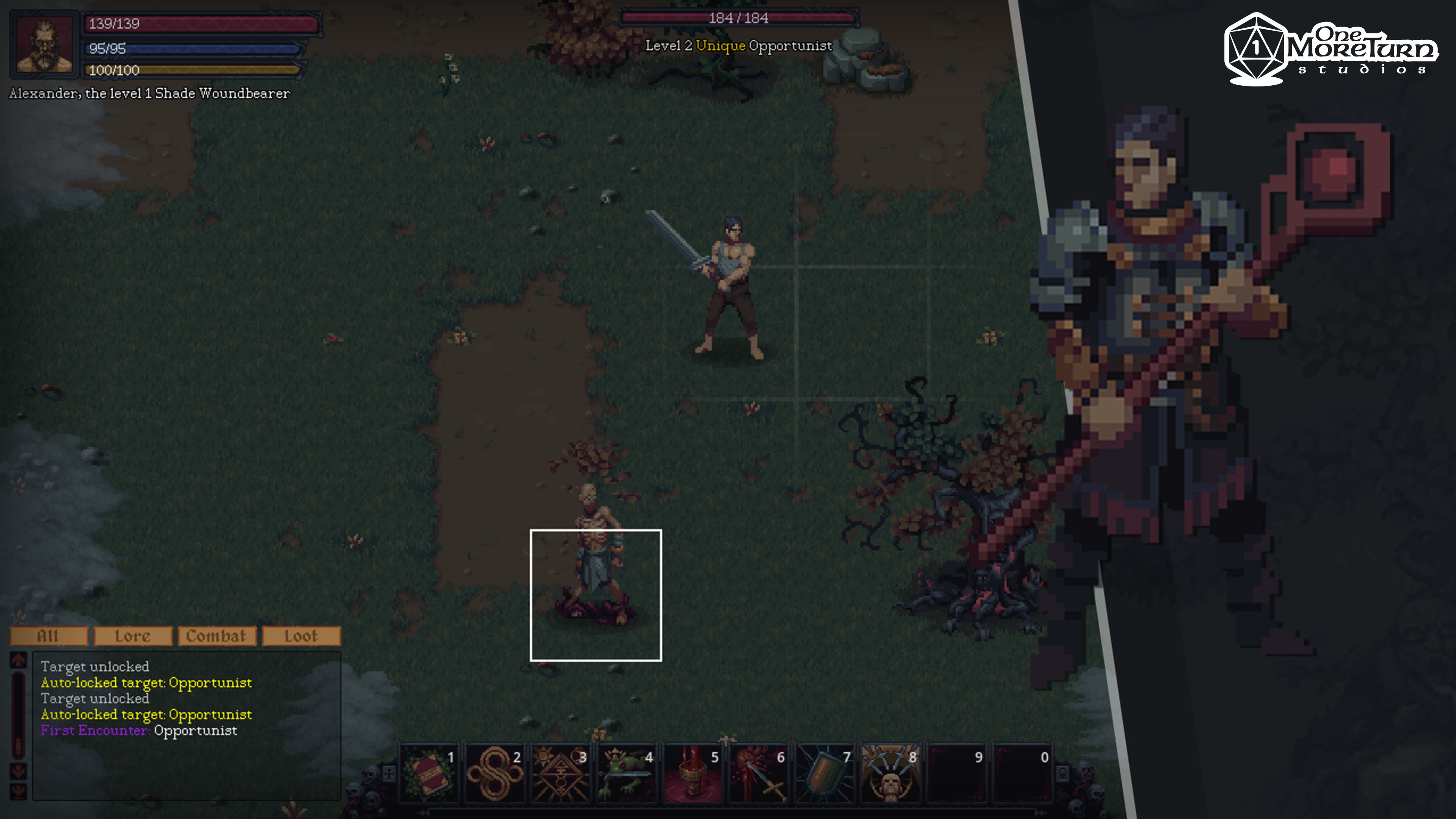Show the Combat log tab
This screenshot has height=819, width=1456.
pos(217,636)
